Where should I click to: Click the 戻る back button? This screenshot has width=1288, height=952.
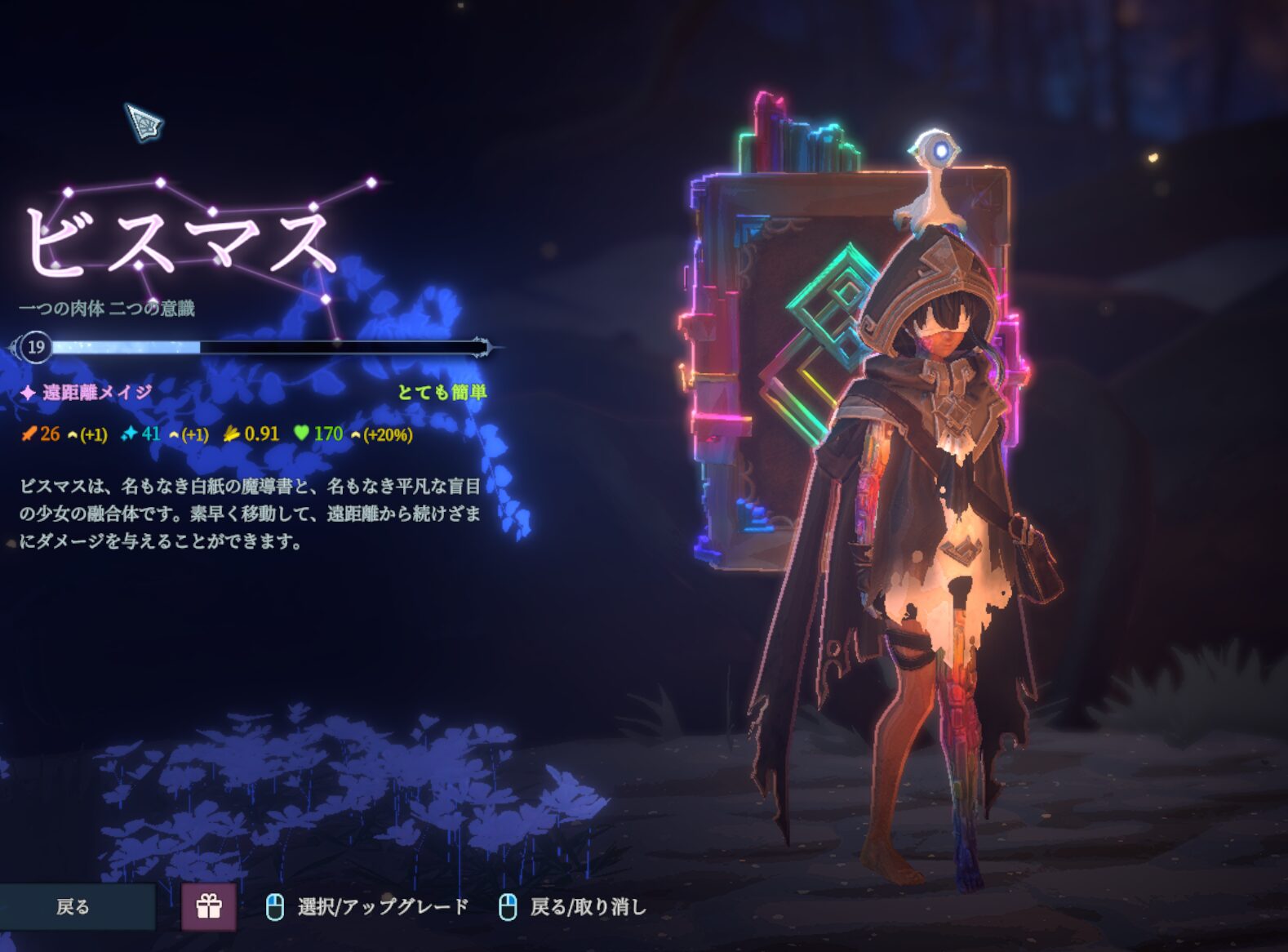point(74,906)
